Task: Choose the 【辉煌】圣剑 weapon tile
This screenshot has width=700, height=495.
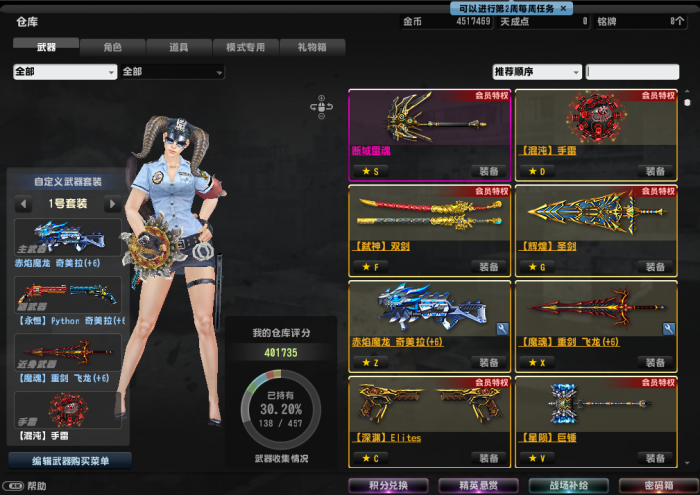Action: pos(596,224)
